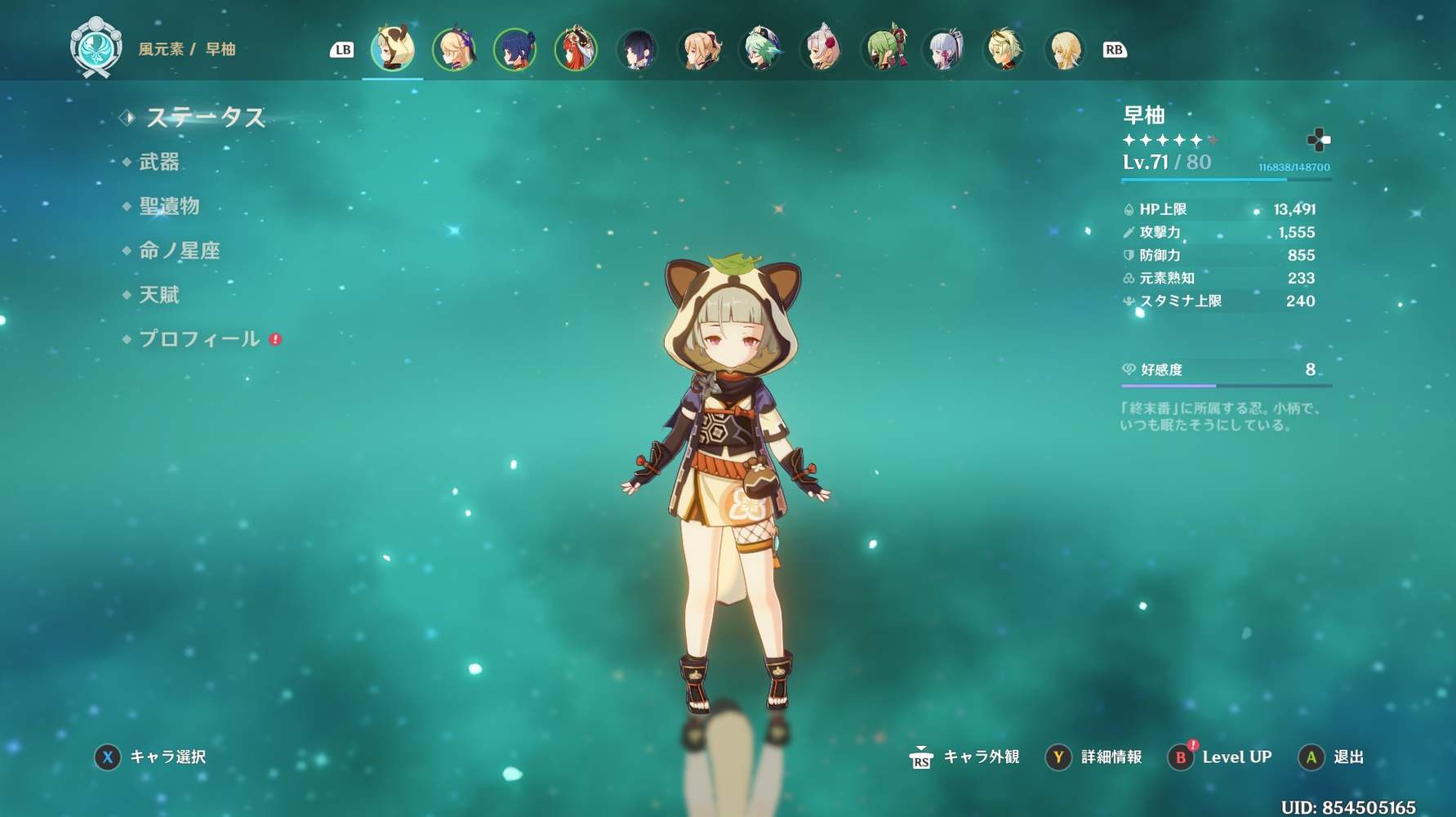Select Sucrose's green-haired glasses portrait
The width and height of the screenshot is (1456, 817).
(761, 49)
